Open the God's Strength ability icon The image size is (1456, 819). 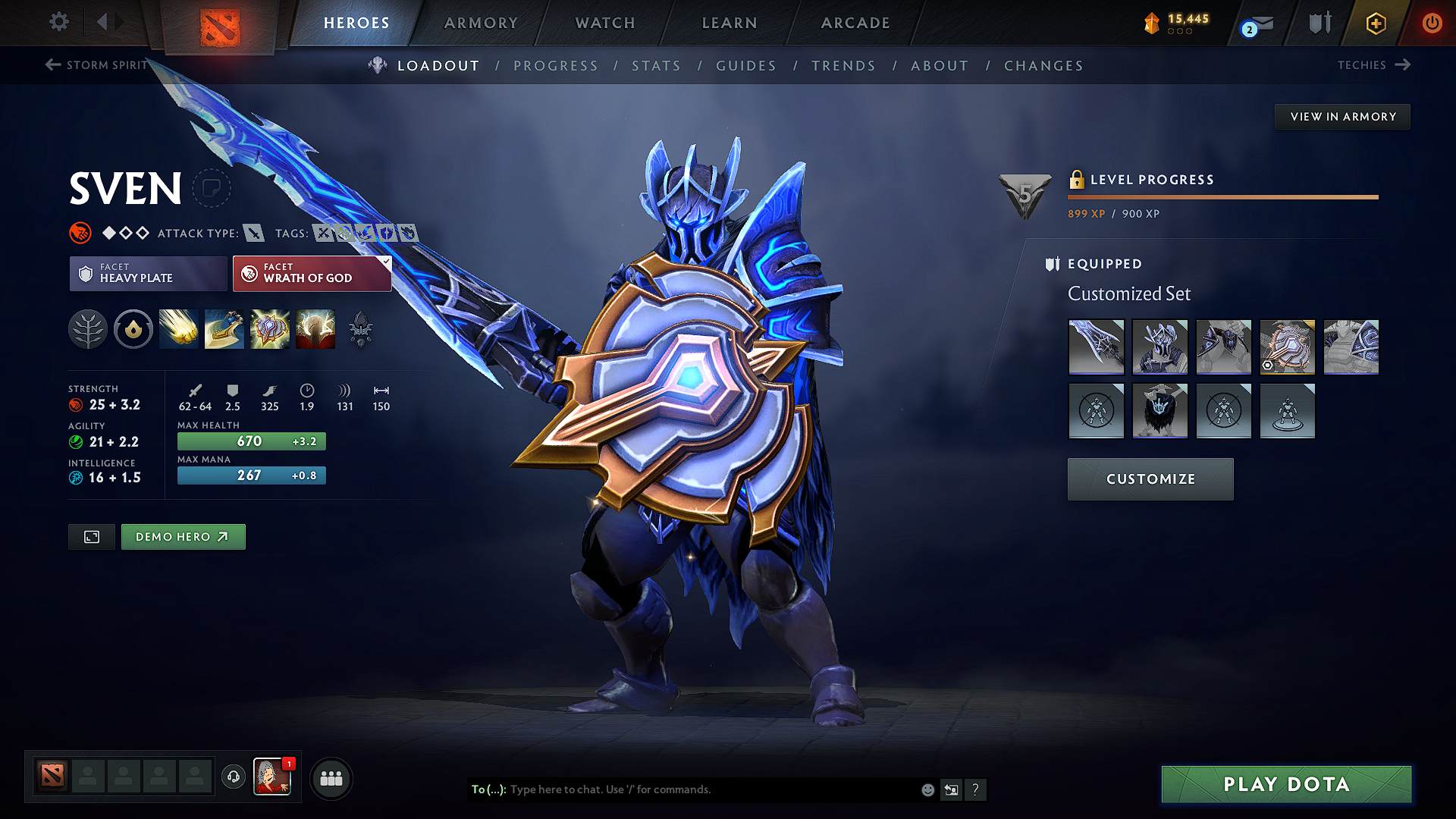coord(315,328)
